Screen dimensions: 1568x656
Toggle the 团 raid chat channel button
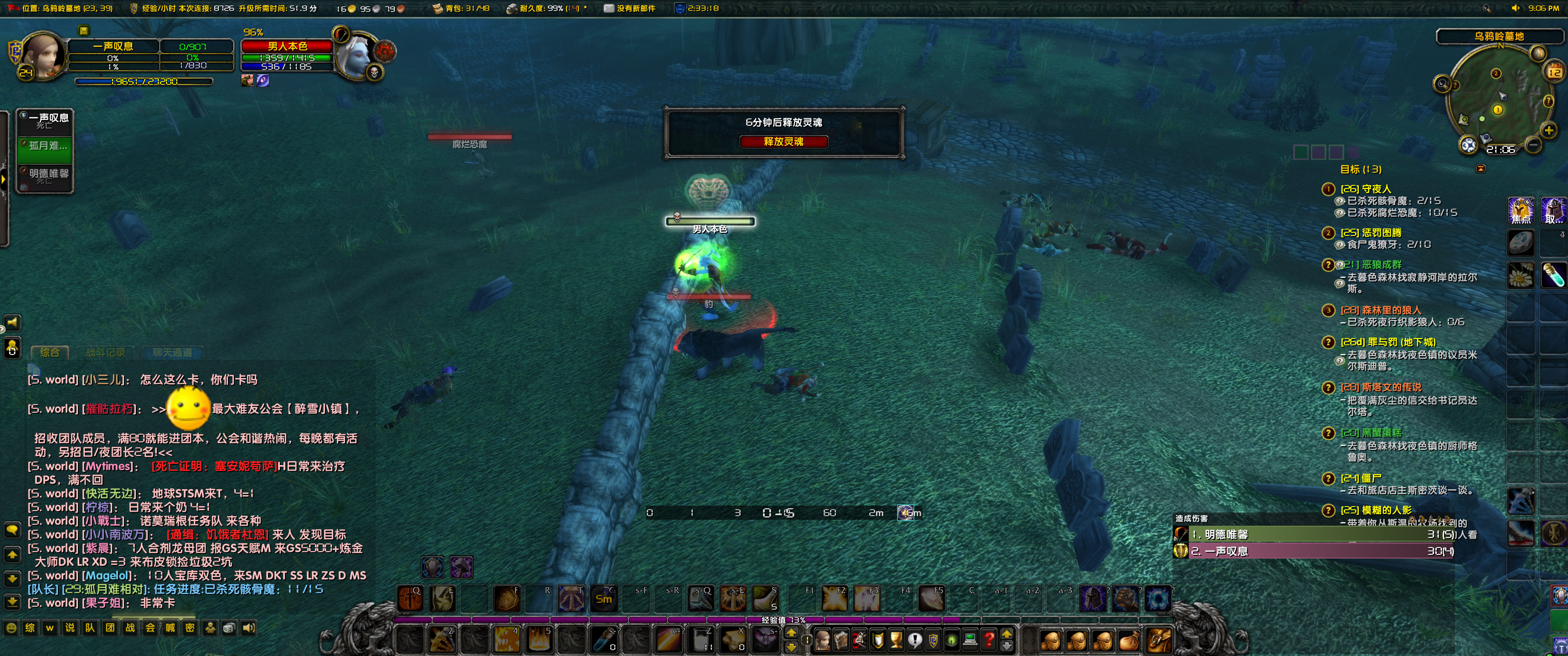click(109, 627)
